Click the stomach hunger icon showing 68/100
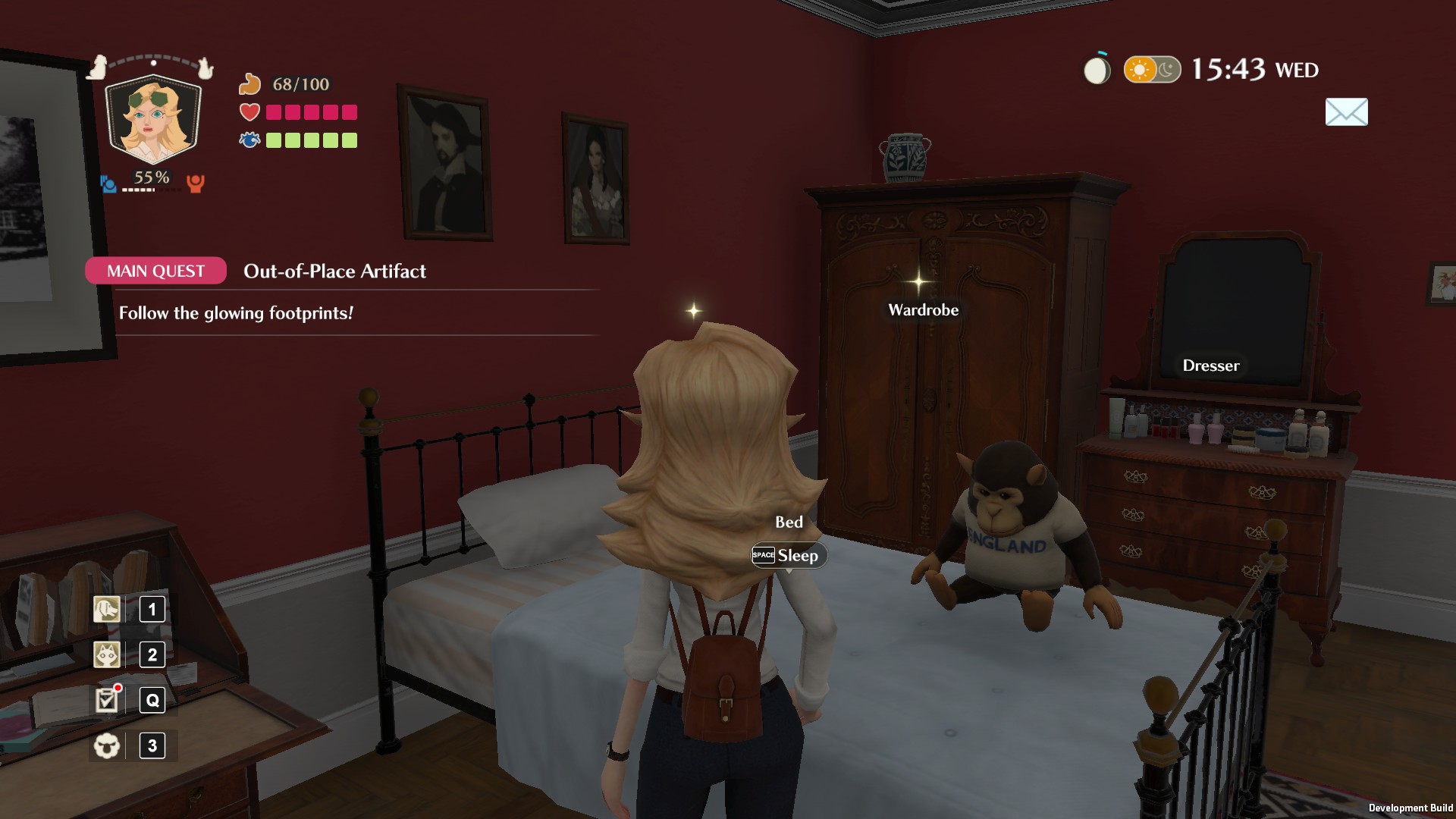This screenshot has height=819, width=1456. pyautogui.click(x=251, y=83)
